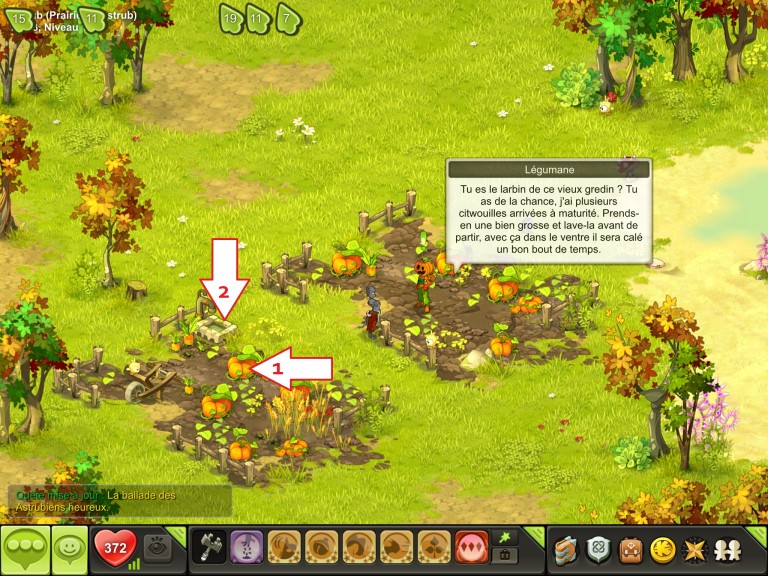The image size is (768, 576).
Task: Toggle the eye spectator icon
Action: pyautogui.click(x=156, y=548)
